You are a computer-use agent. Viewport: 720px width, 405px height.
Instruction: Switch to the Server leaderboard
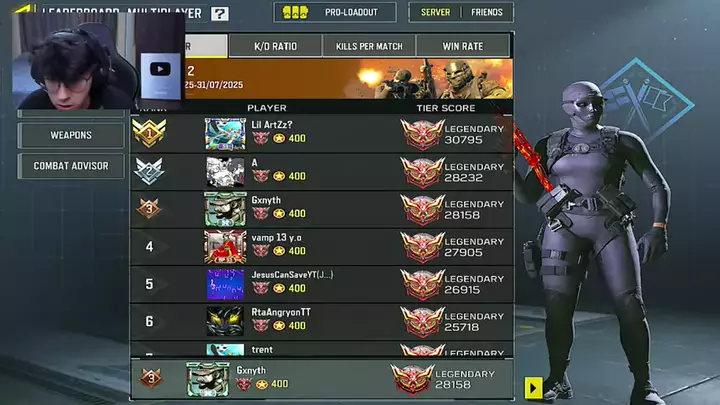435,13
